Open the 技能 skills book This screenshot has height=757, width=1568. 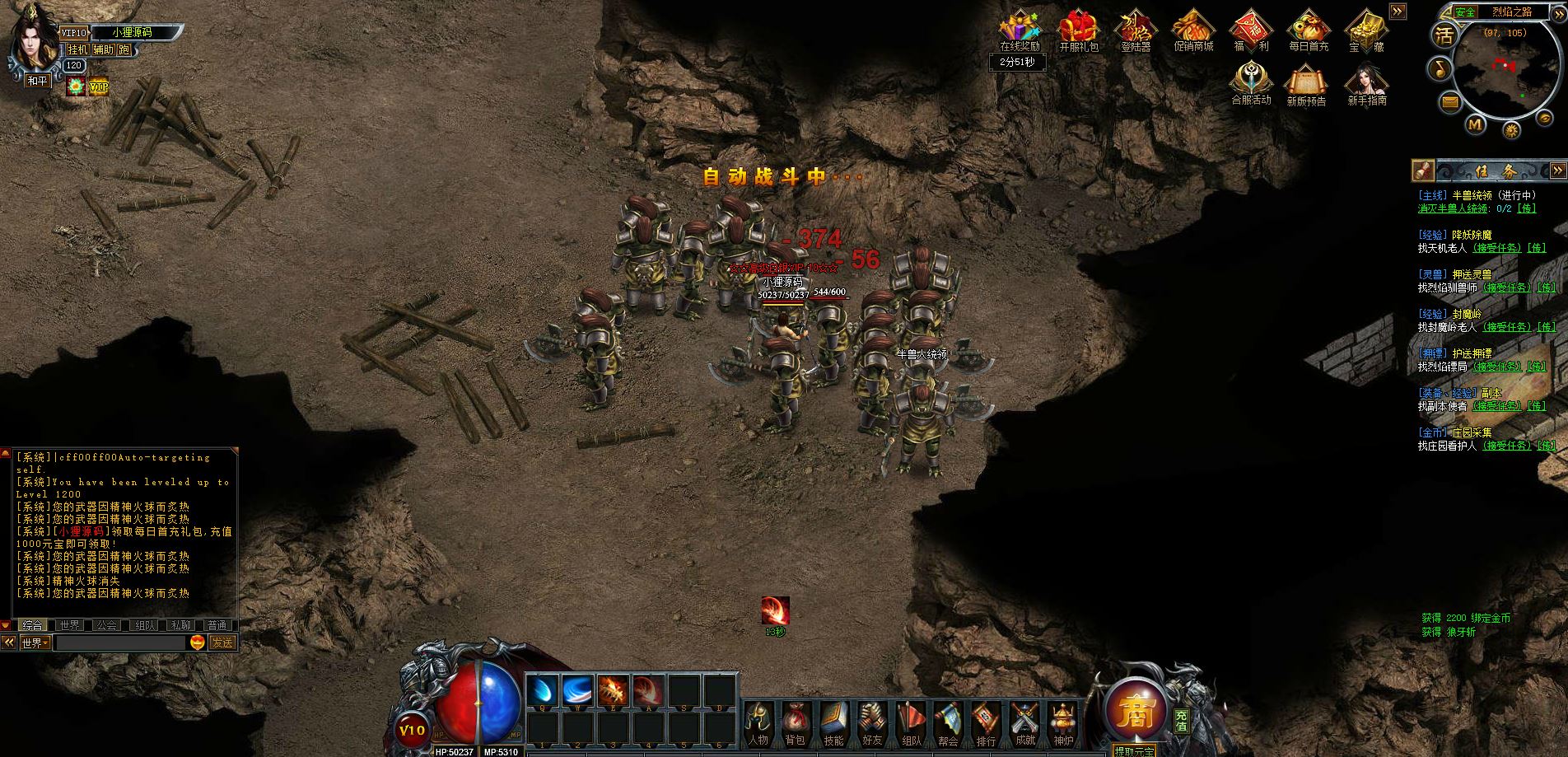click(x=833, y=722)
